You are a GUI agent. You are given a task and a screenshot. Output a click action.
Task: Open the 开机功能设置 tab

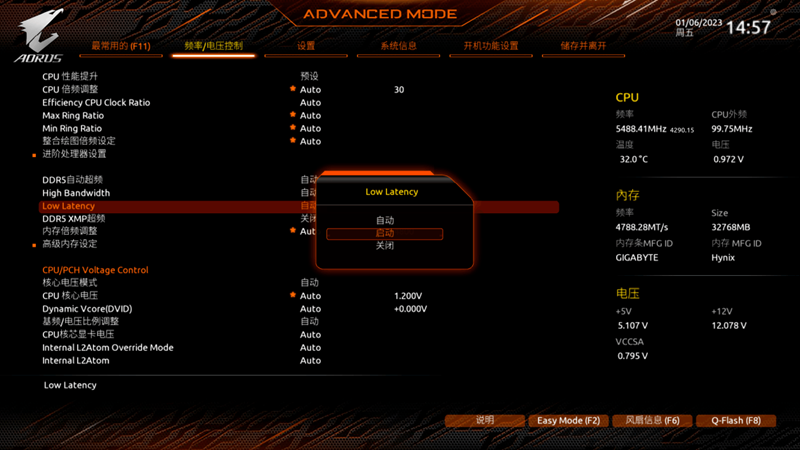[x=490, y=46]
